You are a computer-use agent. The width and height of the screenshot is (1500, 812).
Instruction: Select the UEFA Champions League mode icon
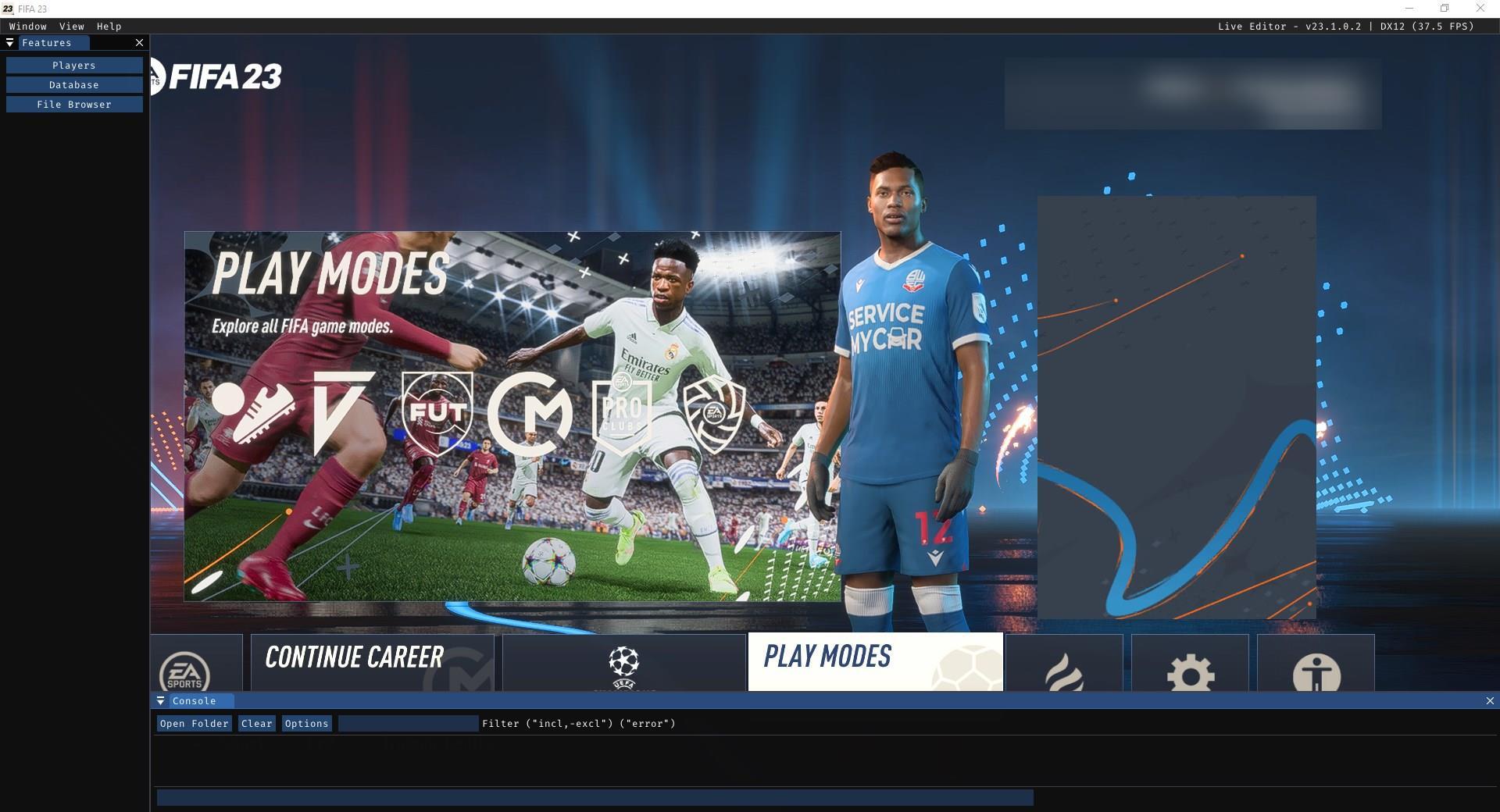tap(623, 668)
